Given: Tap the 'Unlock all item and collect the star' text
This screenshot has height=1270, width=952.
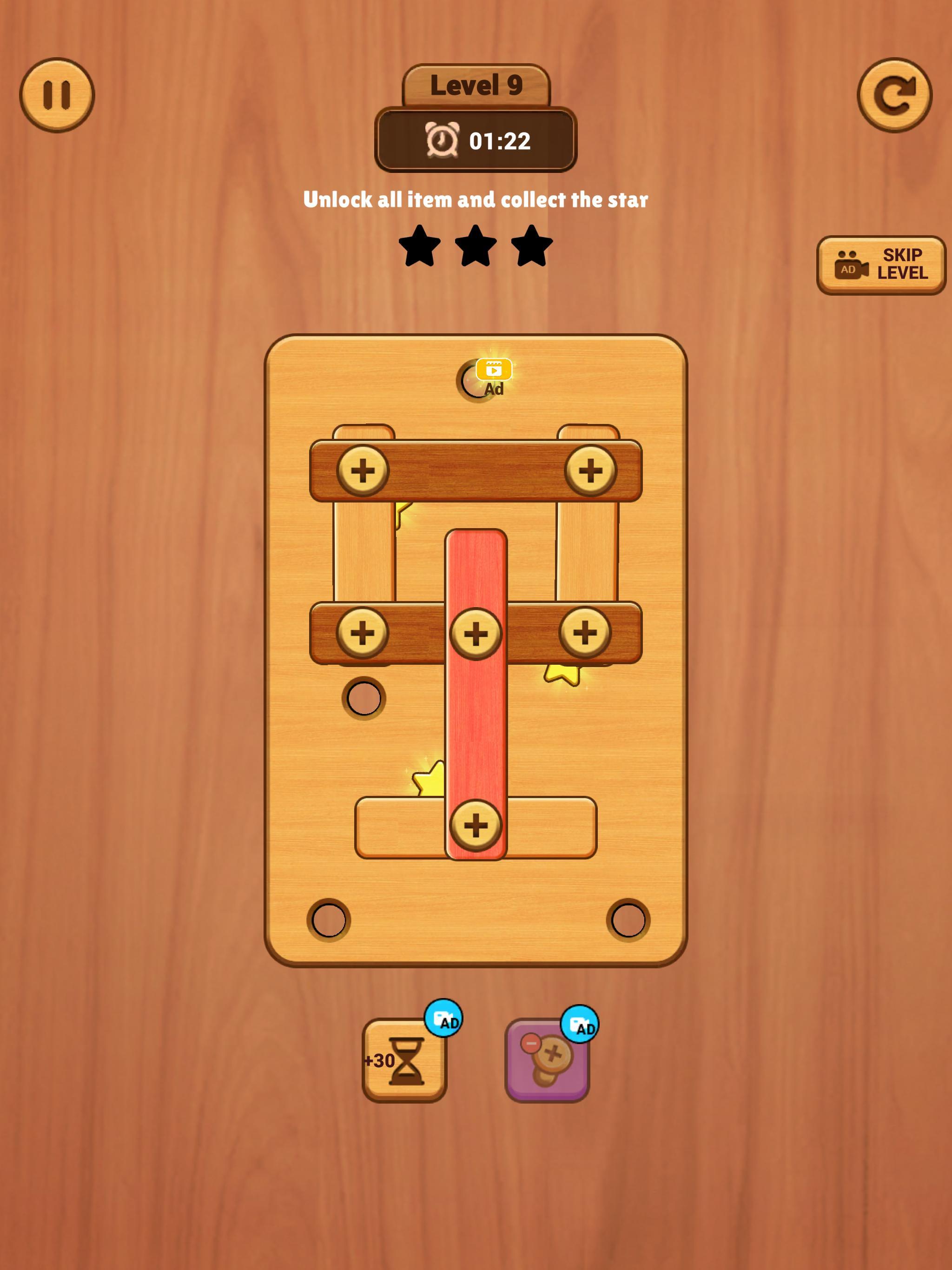Looking at the screenshot, I should [x=476, y=198].
